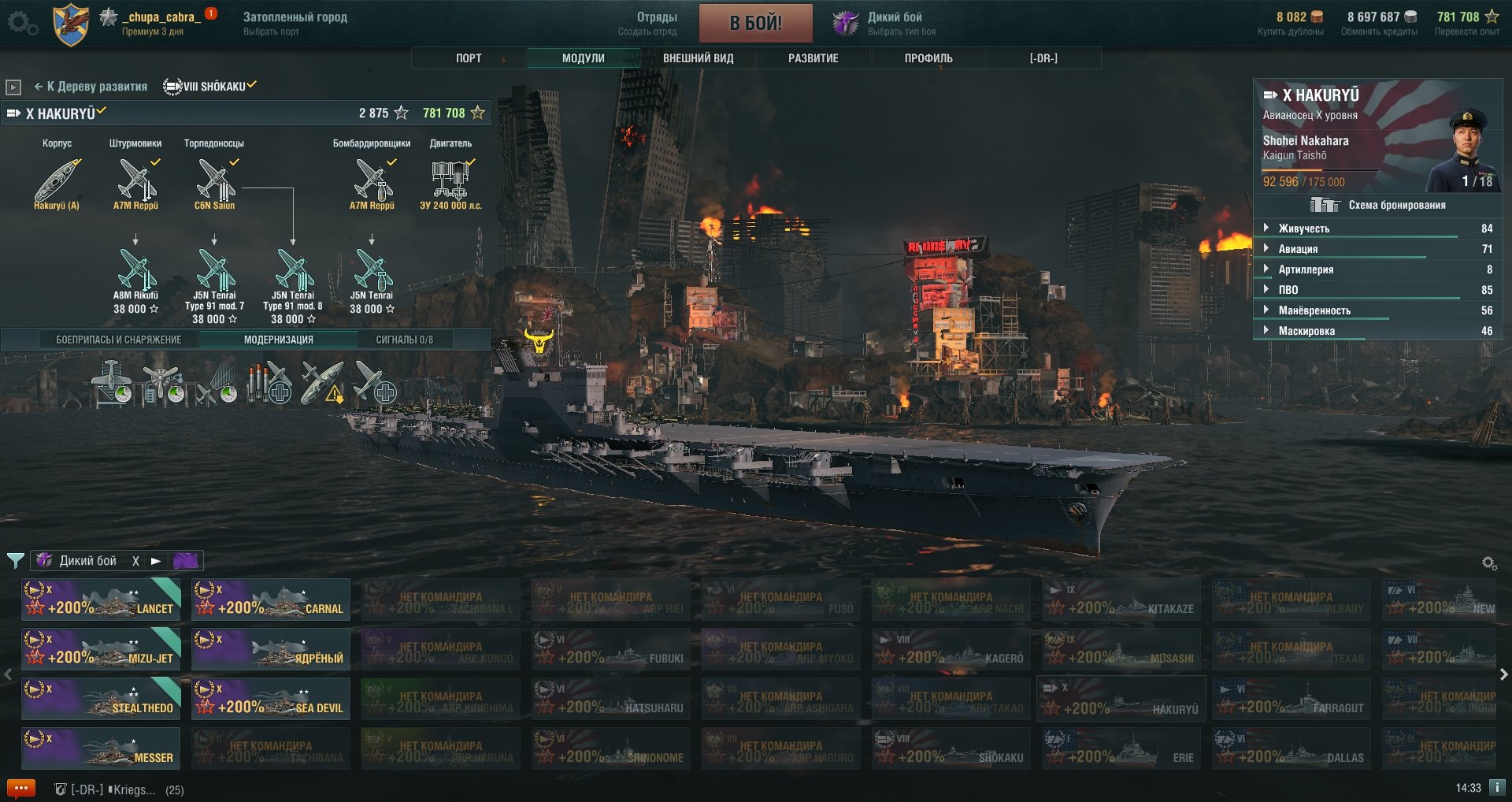Open the chat with the orange speech button

tap(20, 788)
